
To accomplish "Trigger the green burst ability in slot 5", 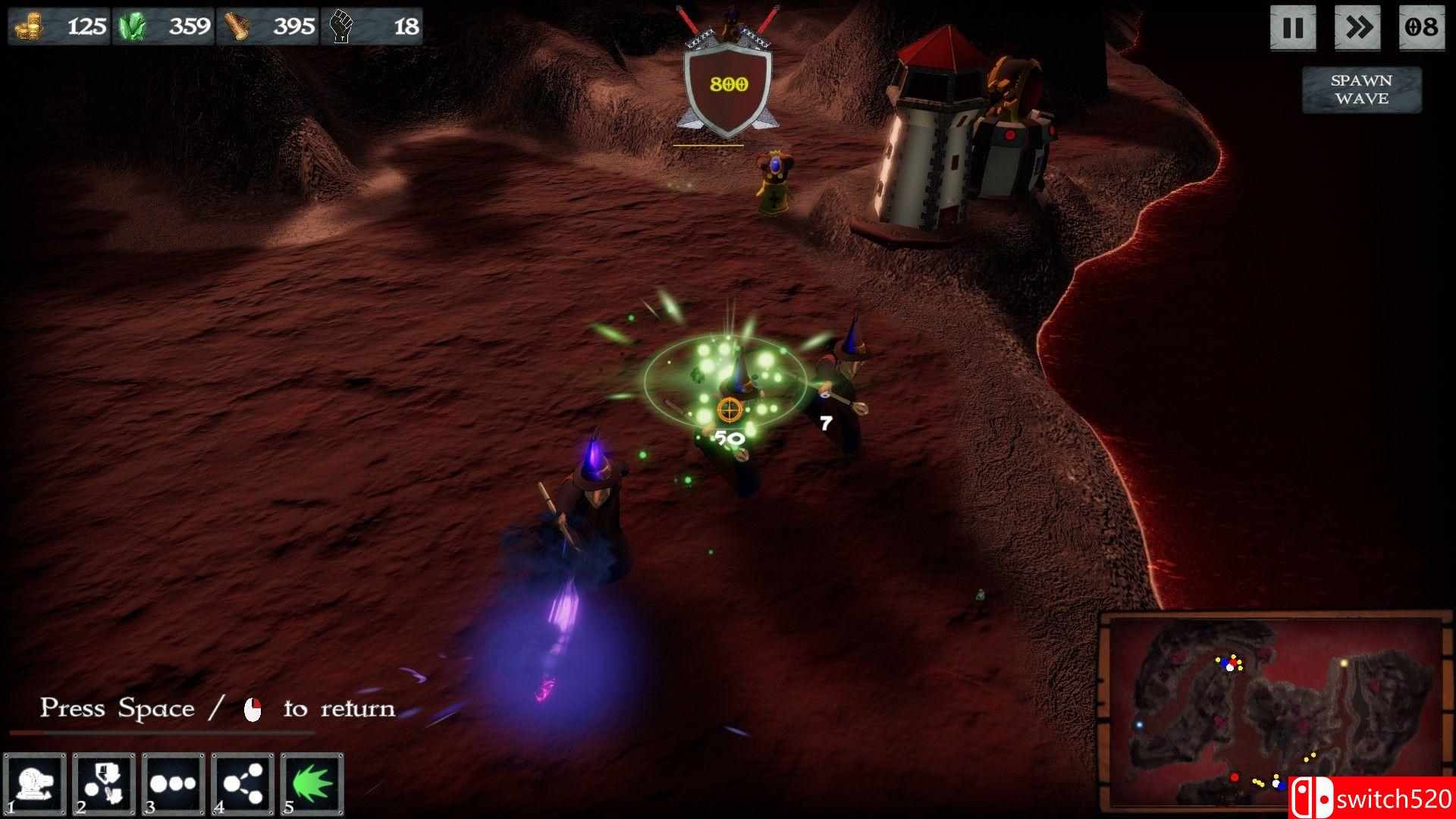I will point(312,784).
